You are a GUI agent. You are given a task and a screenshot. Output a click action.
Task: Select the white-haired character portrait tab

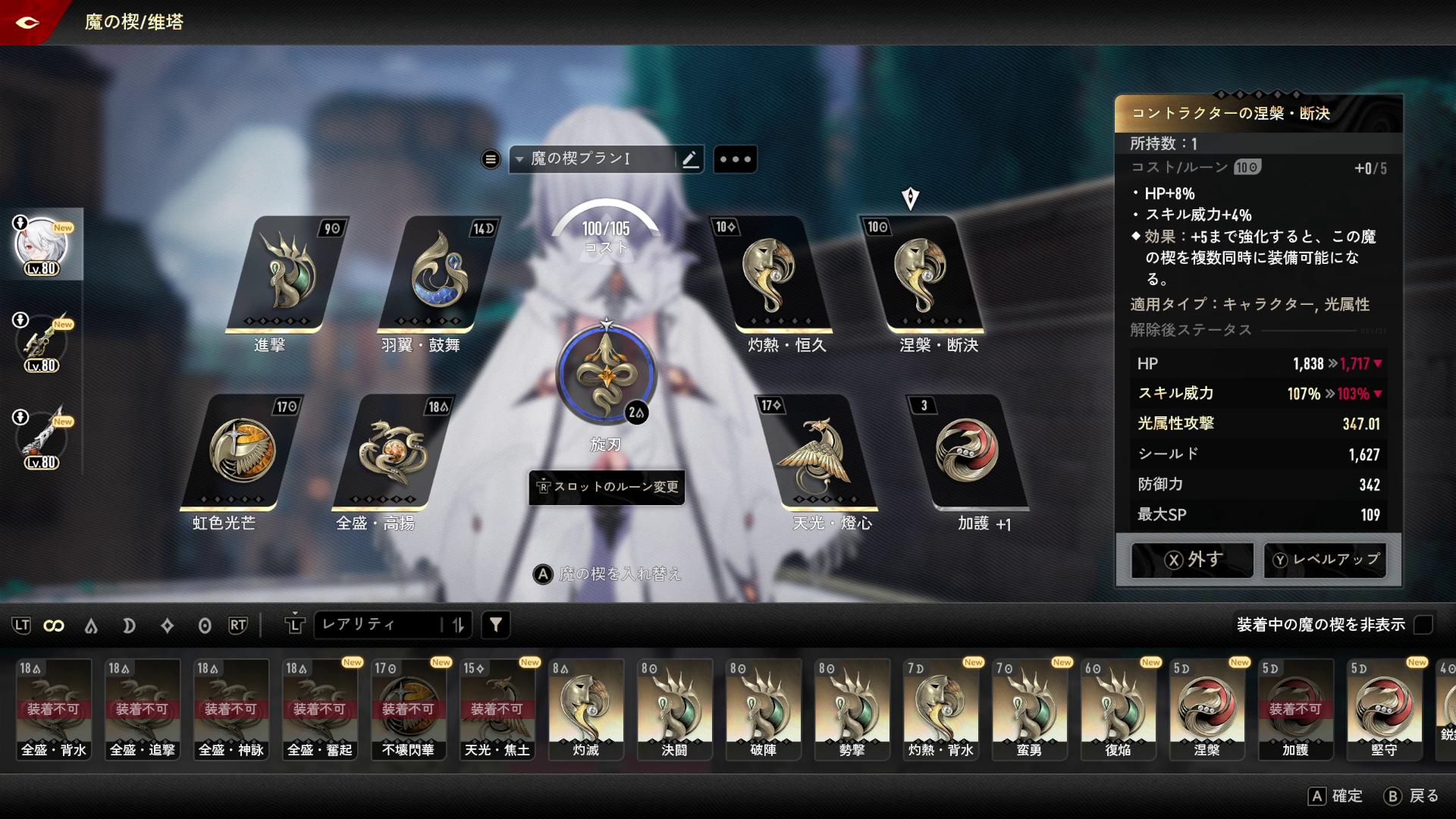(41, 246)
